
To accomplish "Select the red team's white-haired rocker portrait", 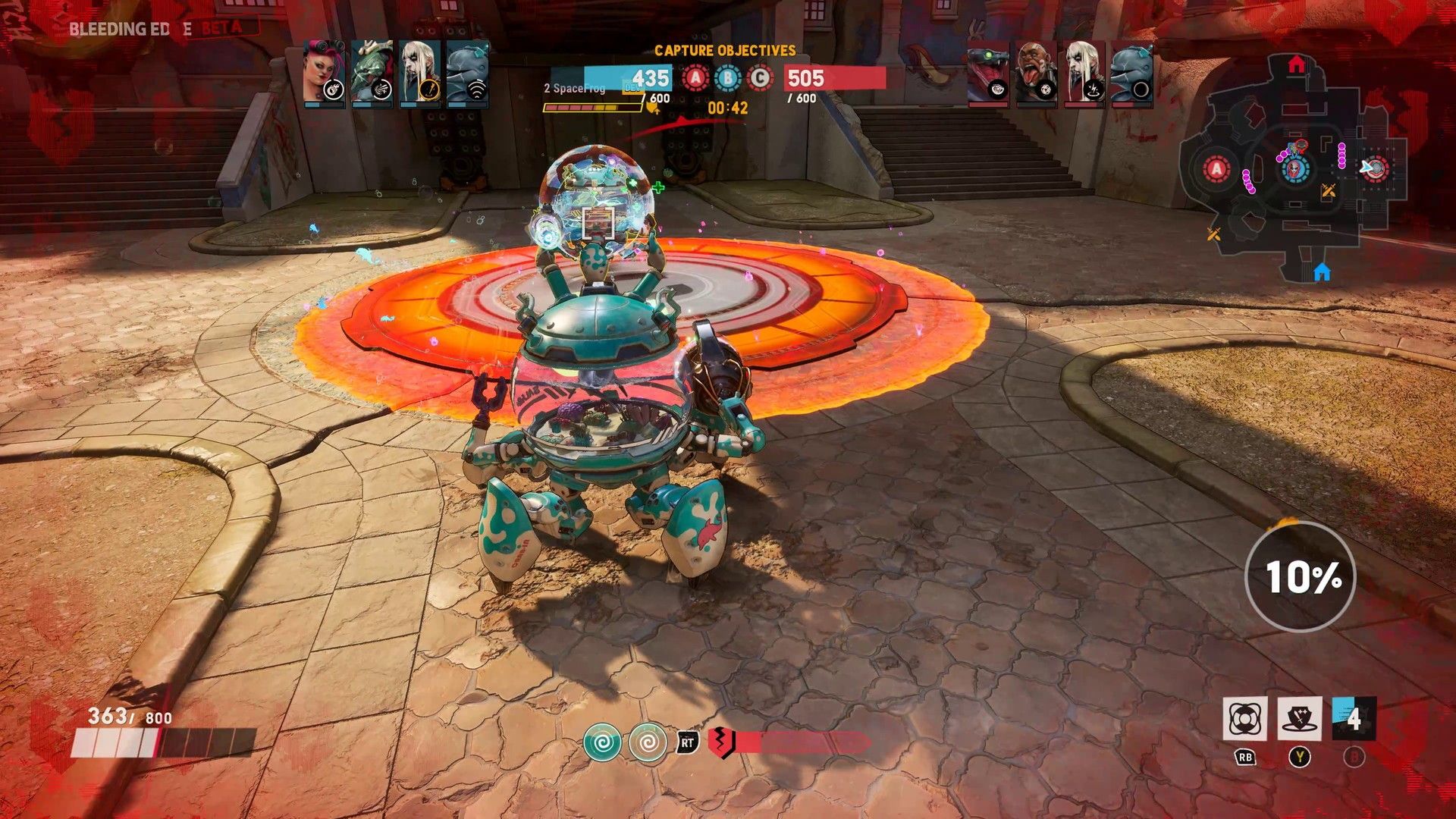I will 1084,74.
